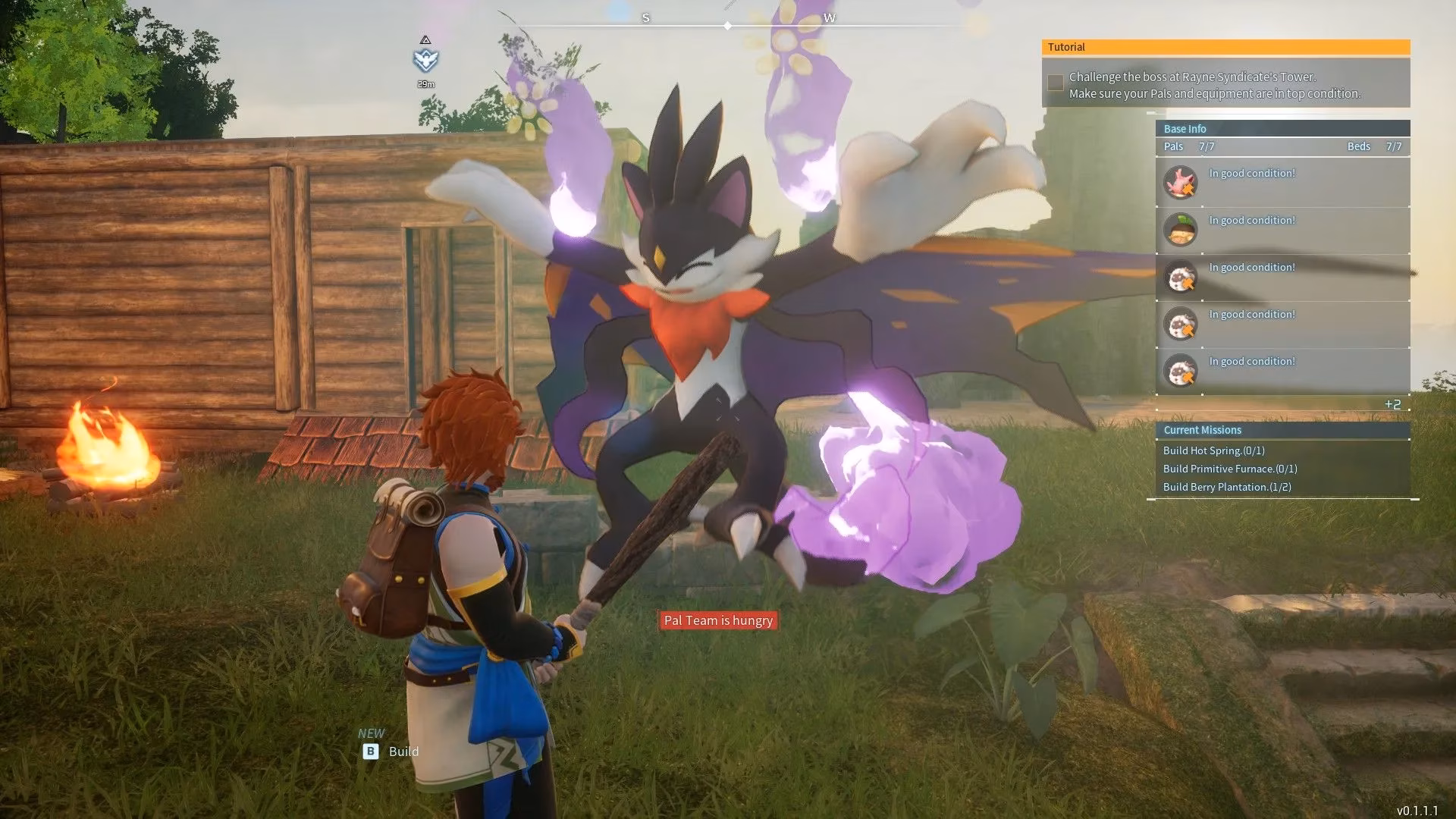Select the Build Hot Spring mission

coord(1213,450)
